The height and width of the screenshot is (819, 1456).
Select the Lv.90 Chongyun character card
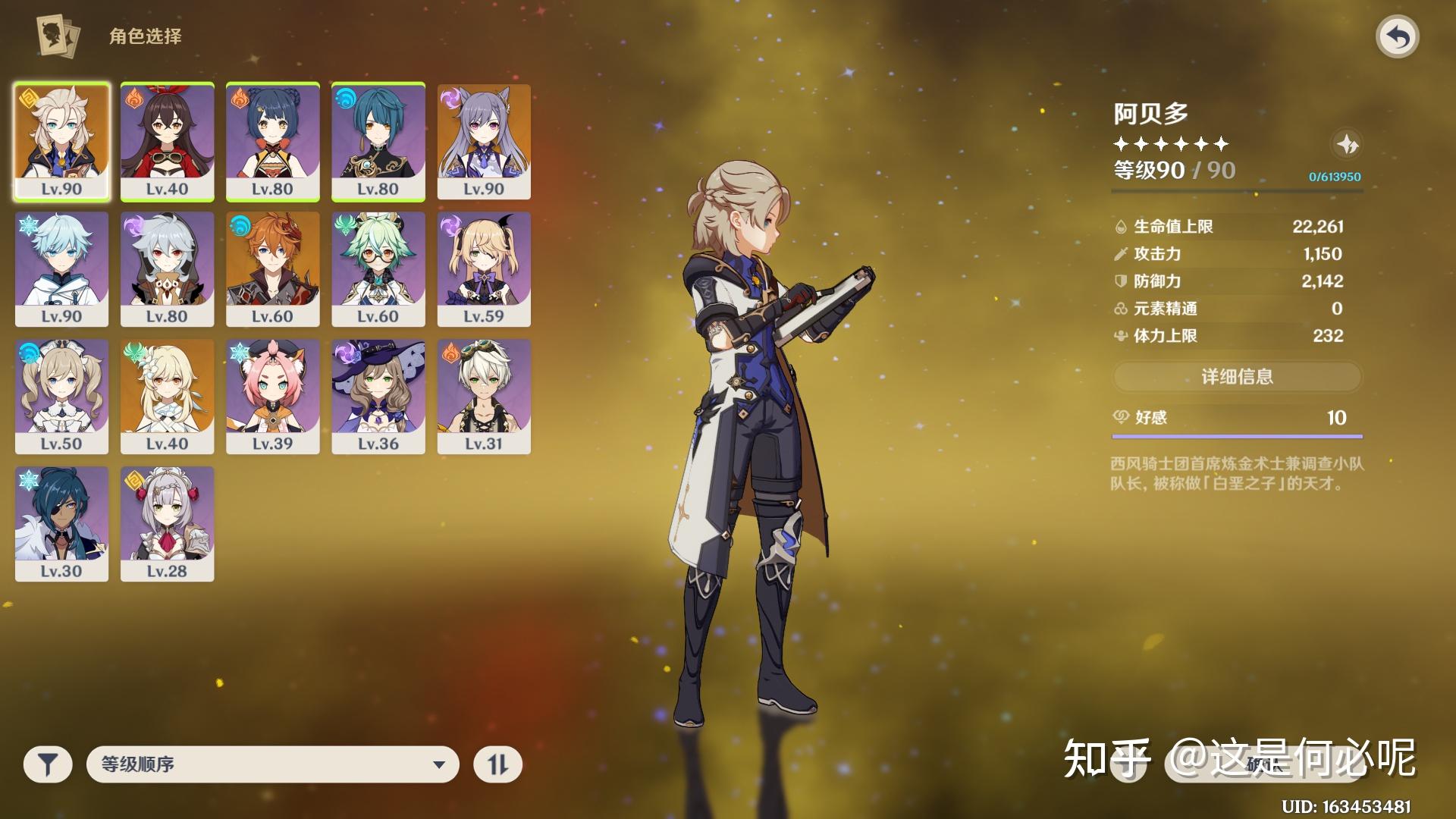(61, 269)
